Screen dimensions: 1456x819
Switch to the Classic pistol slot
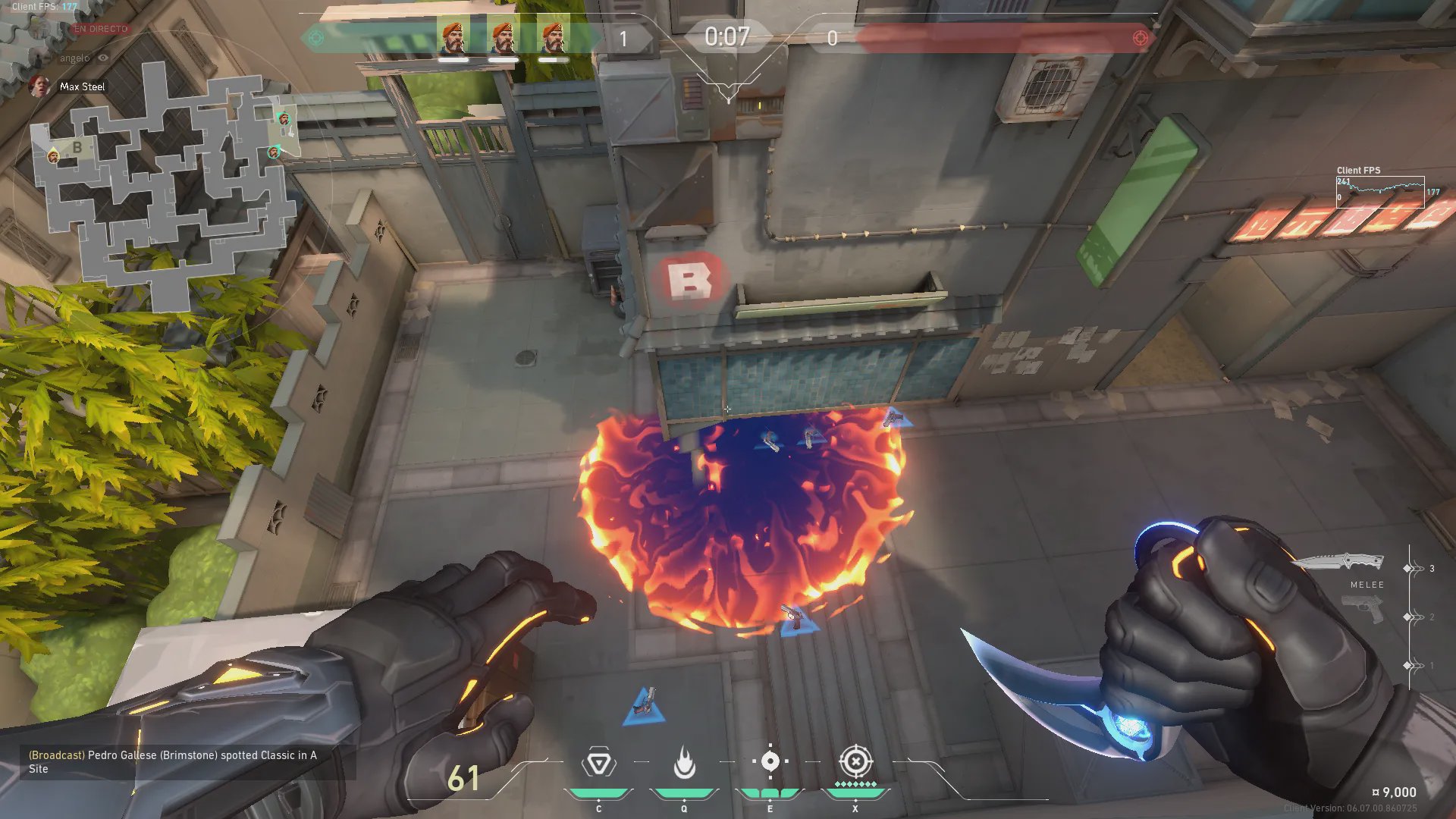1363,609
